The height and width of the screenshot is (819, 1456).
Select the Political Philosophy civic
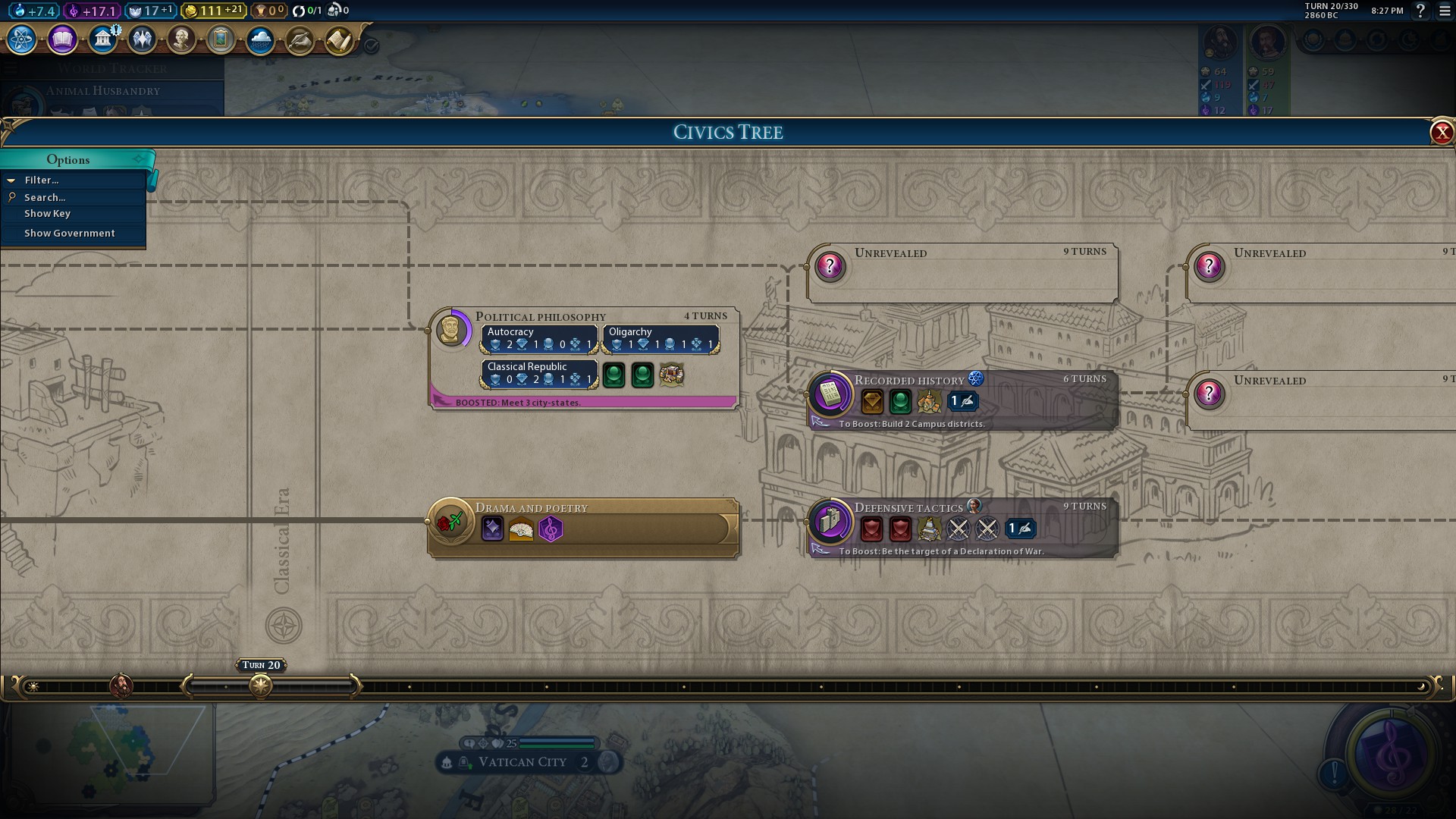(x=540, y=317)
